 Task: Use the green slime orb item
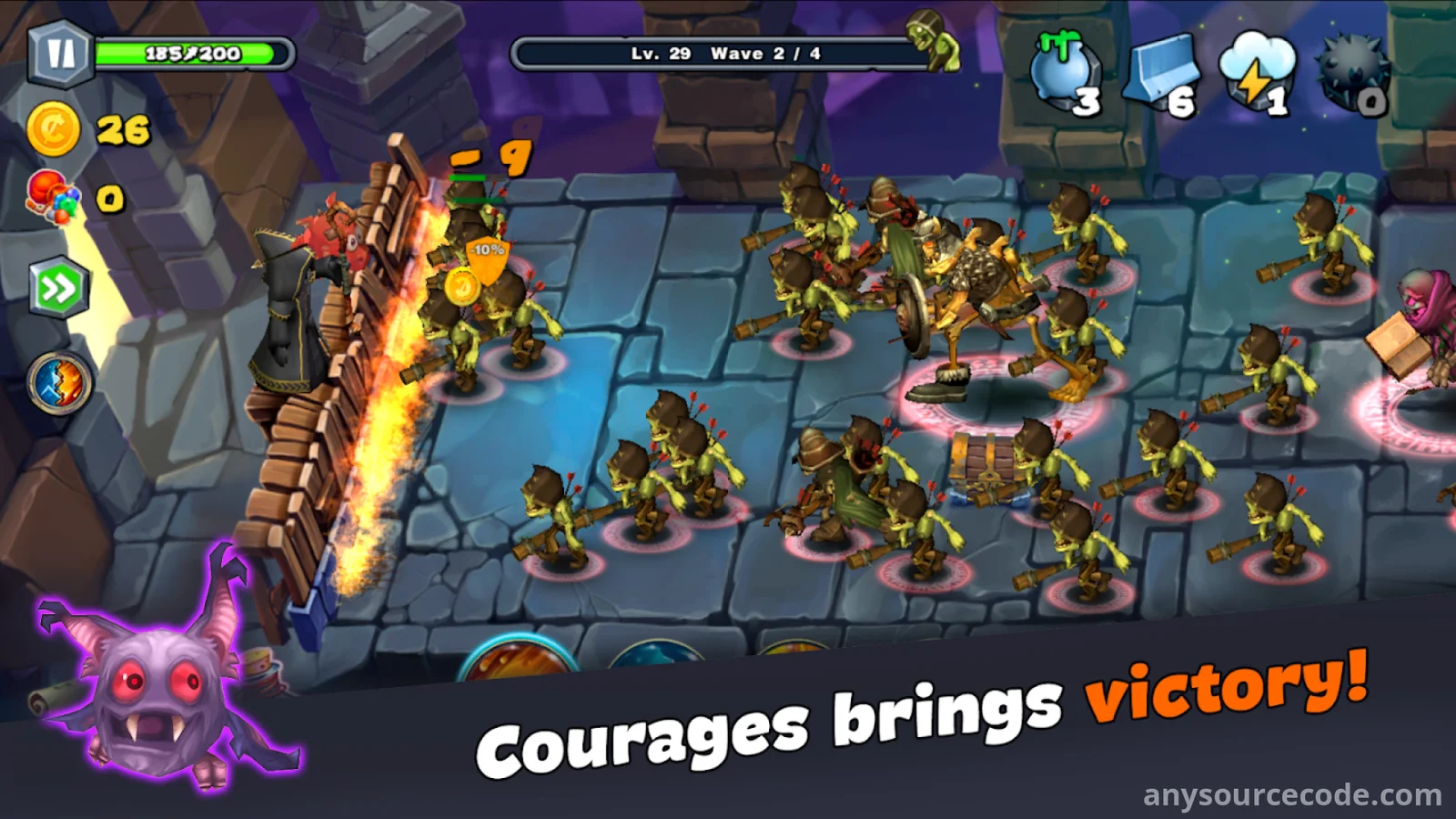1065,73
